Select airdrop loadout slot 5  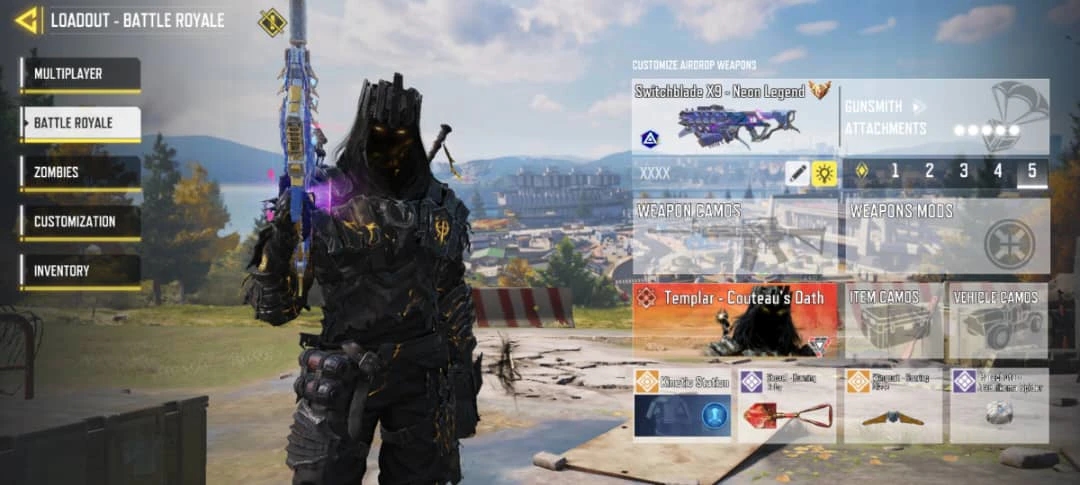pos(1032,172)
